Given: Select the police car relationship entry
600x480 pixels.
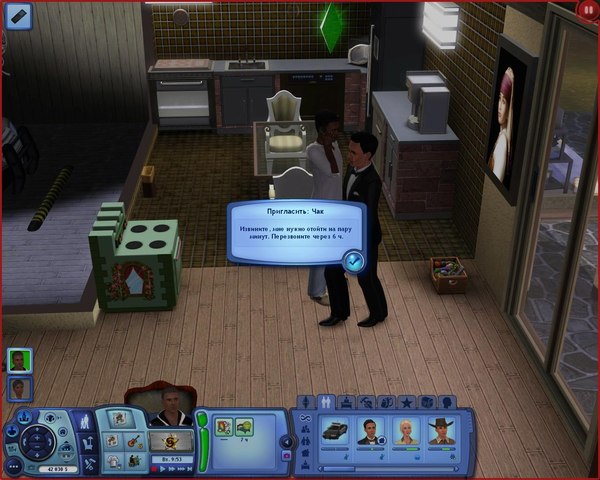Looking at the screenshot, I should click(x=334, y=431).
